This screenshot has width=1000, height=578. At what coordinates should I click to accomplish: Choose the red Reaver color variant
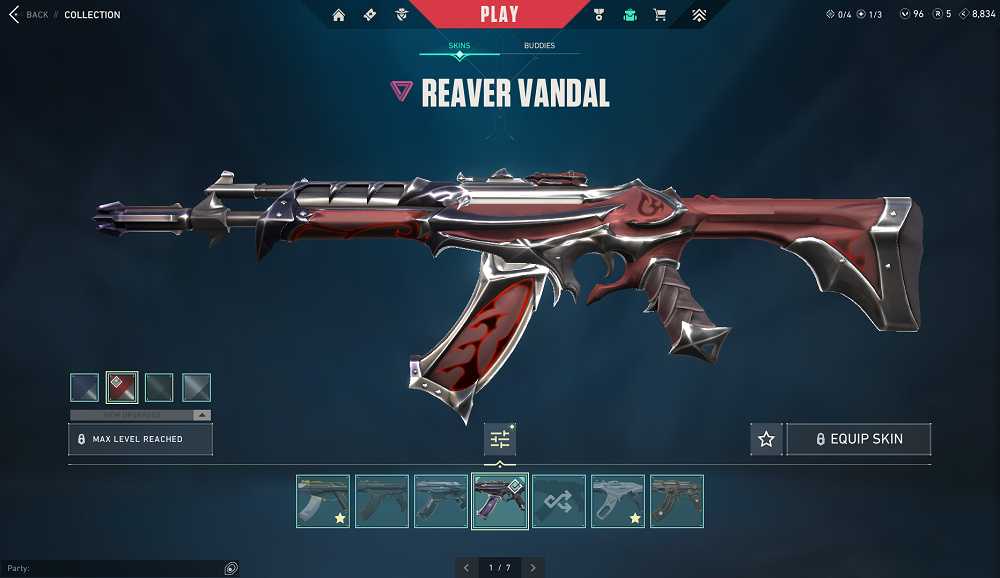click(122, 387)
